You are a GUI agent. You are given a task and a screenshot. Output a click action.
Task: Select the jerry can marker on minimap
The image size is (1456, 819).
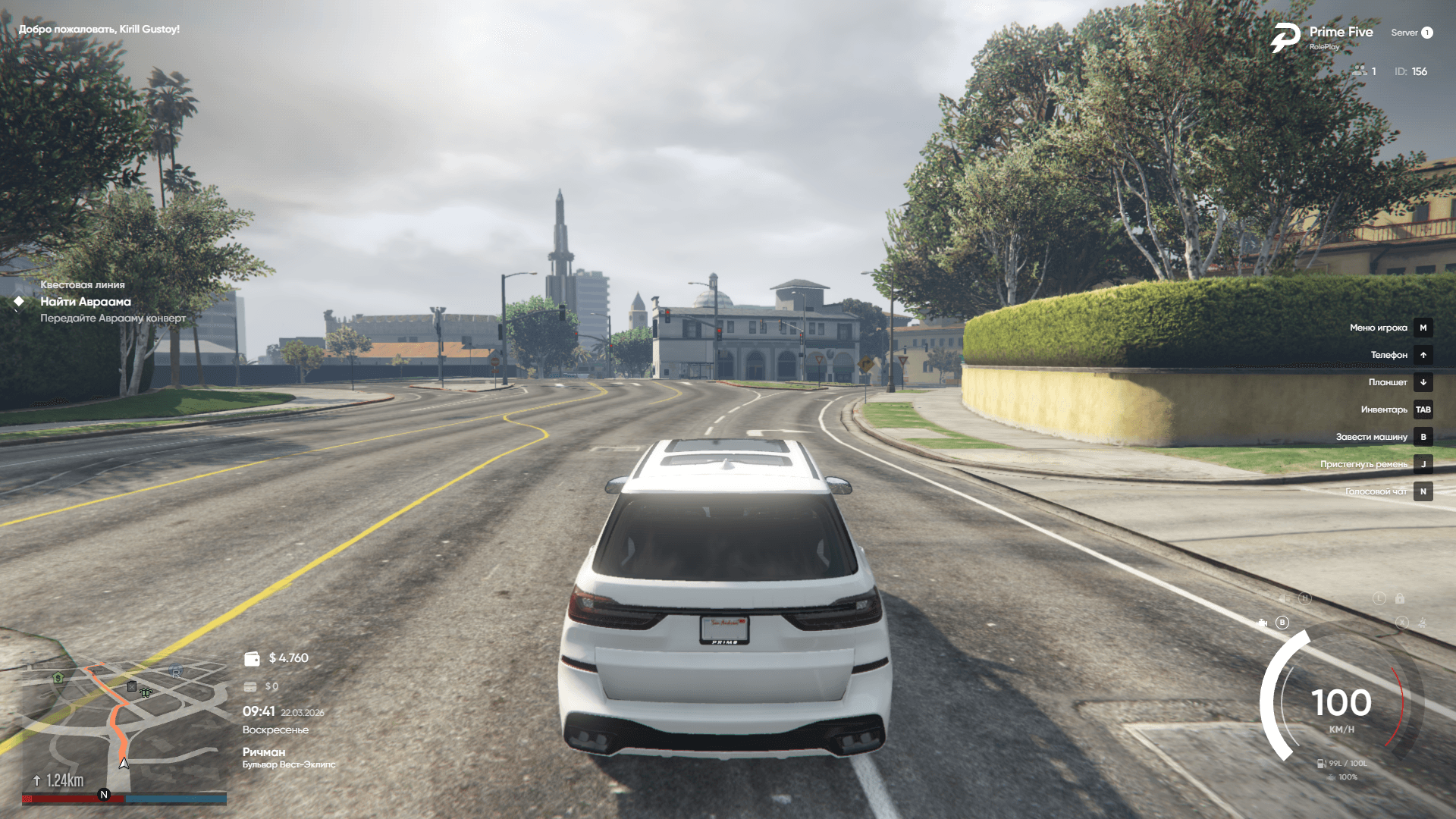pos(131,686)
